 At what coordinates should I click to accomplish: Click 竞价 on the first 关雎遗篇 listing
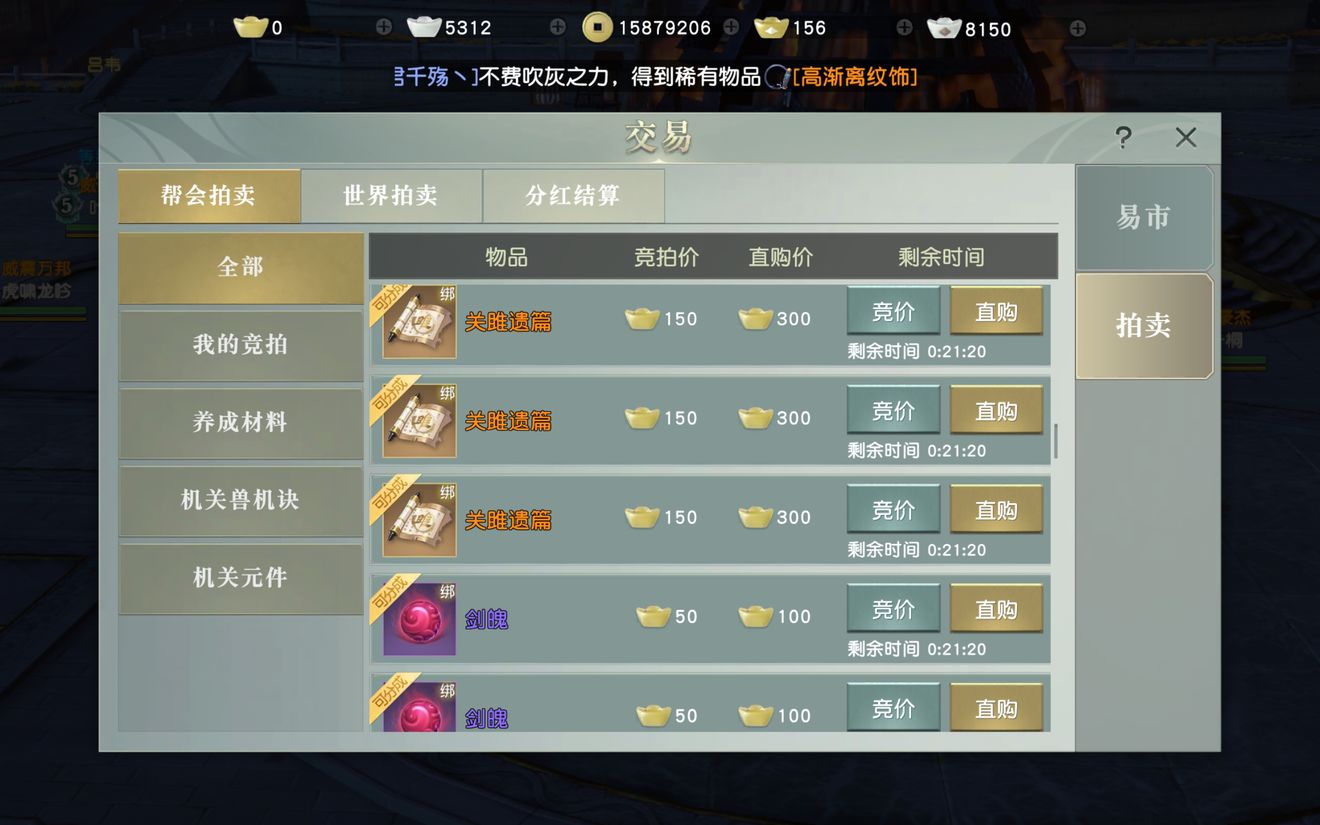(x=893, y=311)
